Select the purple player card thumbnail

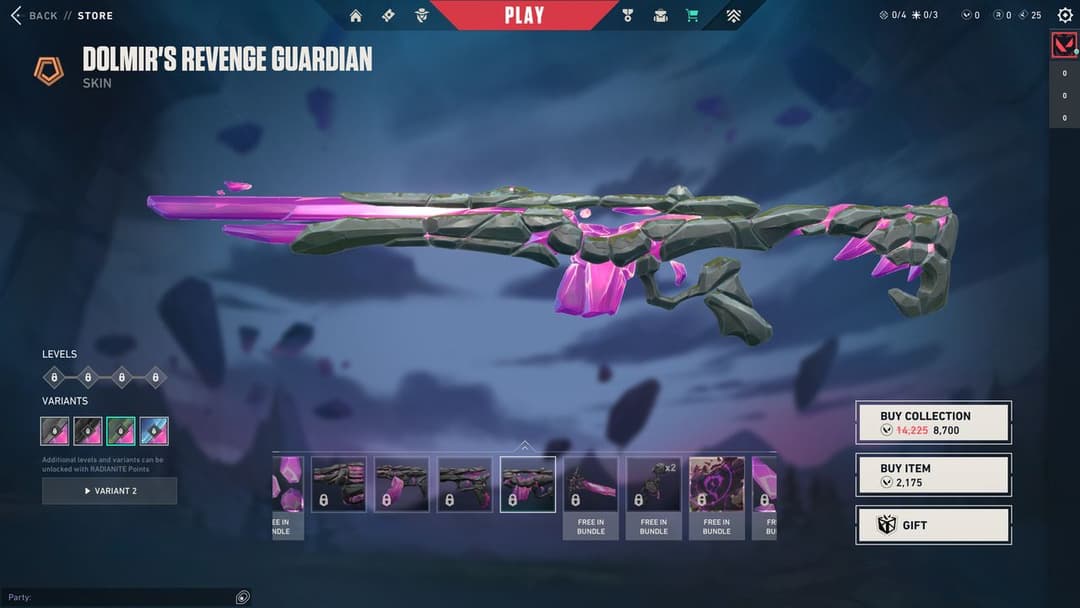tap(716, 485)
